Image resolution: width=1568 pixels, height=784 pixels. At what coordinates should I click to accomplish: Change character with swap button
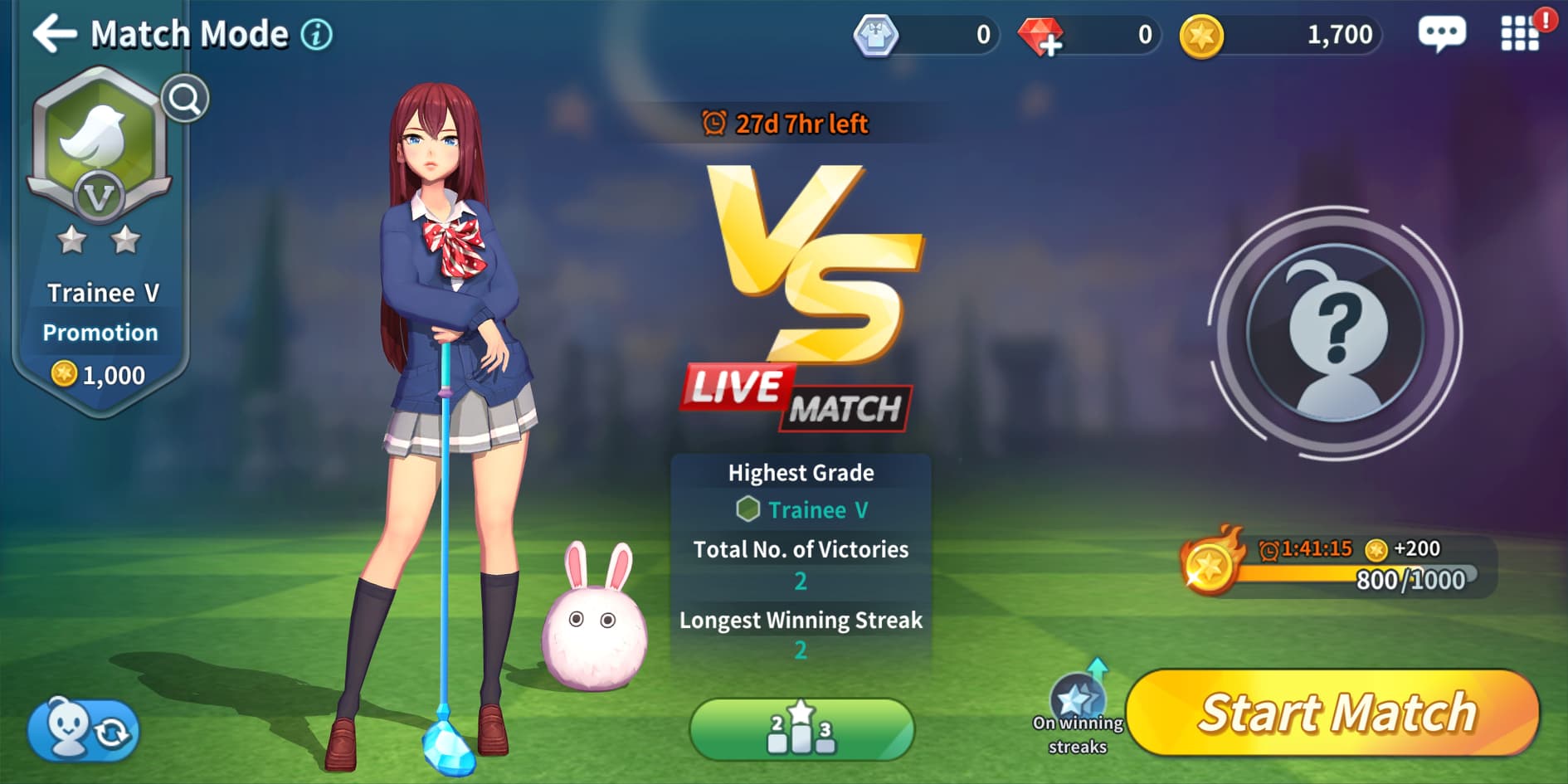click(84, 730)
